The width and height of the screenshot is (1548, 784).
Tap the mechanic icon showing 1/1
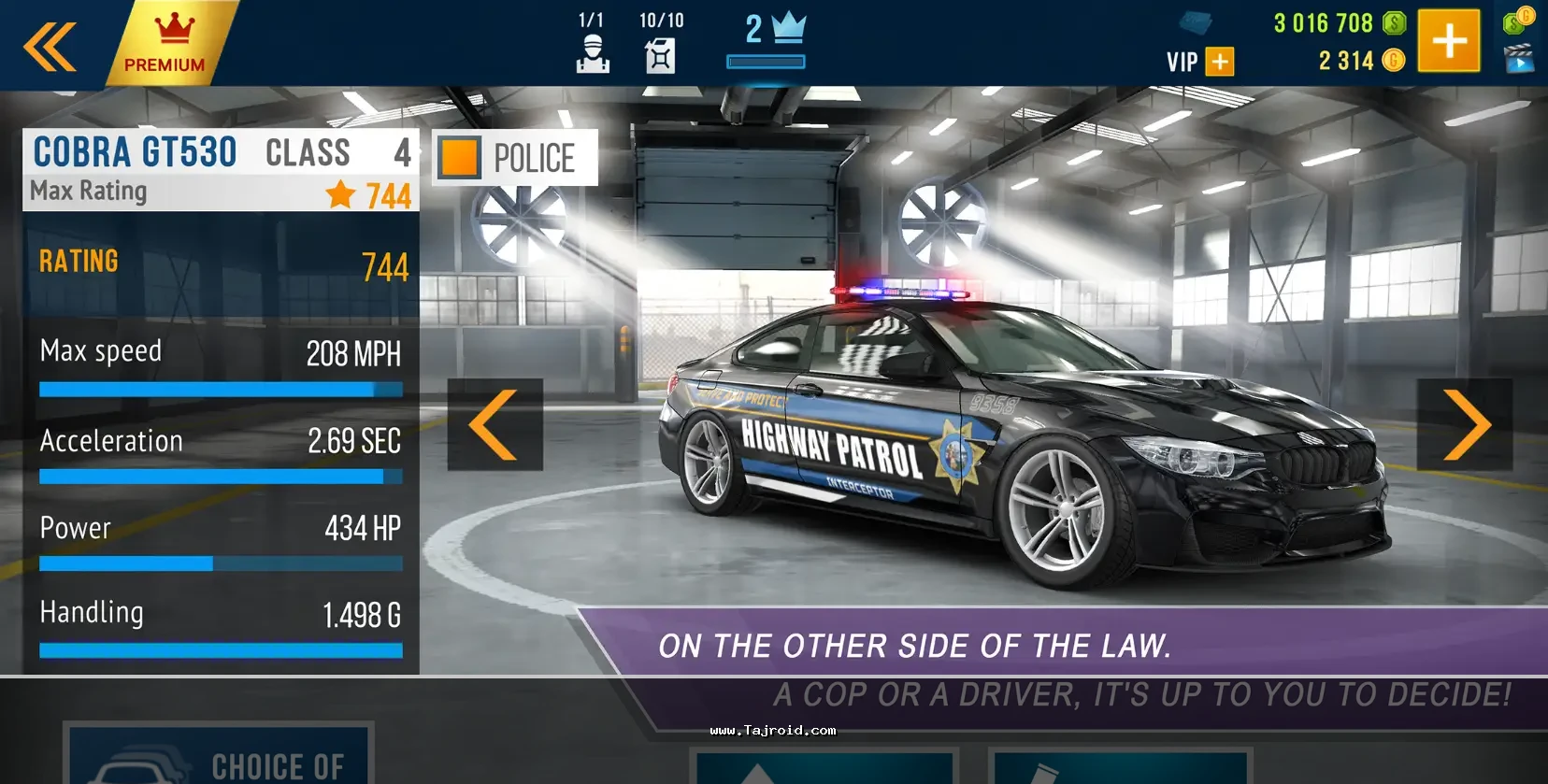(x=593, y=44)
